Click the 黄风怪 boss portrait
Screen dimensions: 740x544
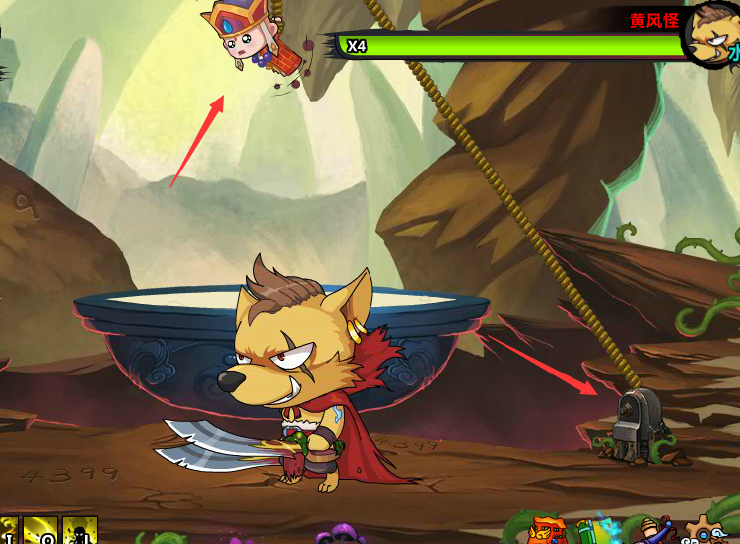click(x=714, y=33)
